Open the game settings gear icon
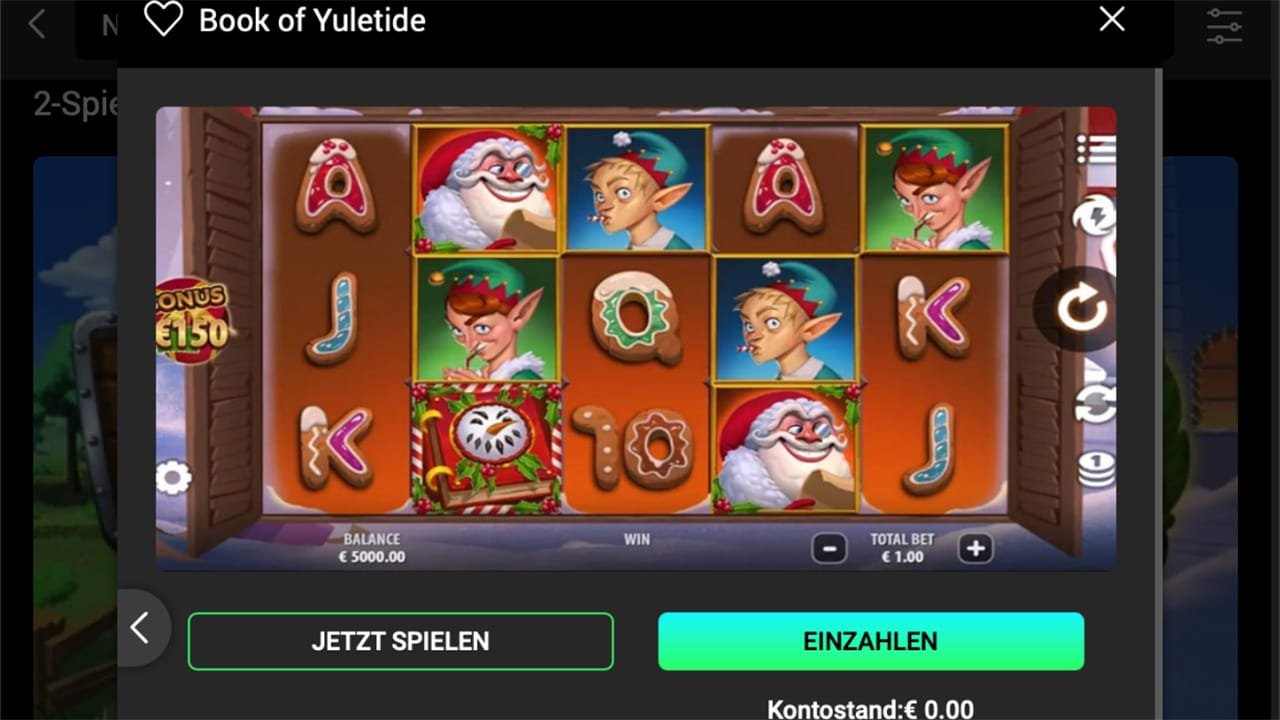The height and width of the screenshot is (720, 1280). click(176, 479)
